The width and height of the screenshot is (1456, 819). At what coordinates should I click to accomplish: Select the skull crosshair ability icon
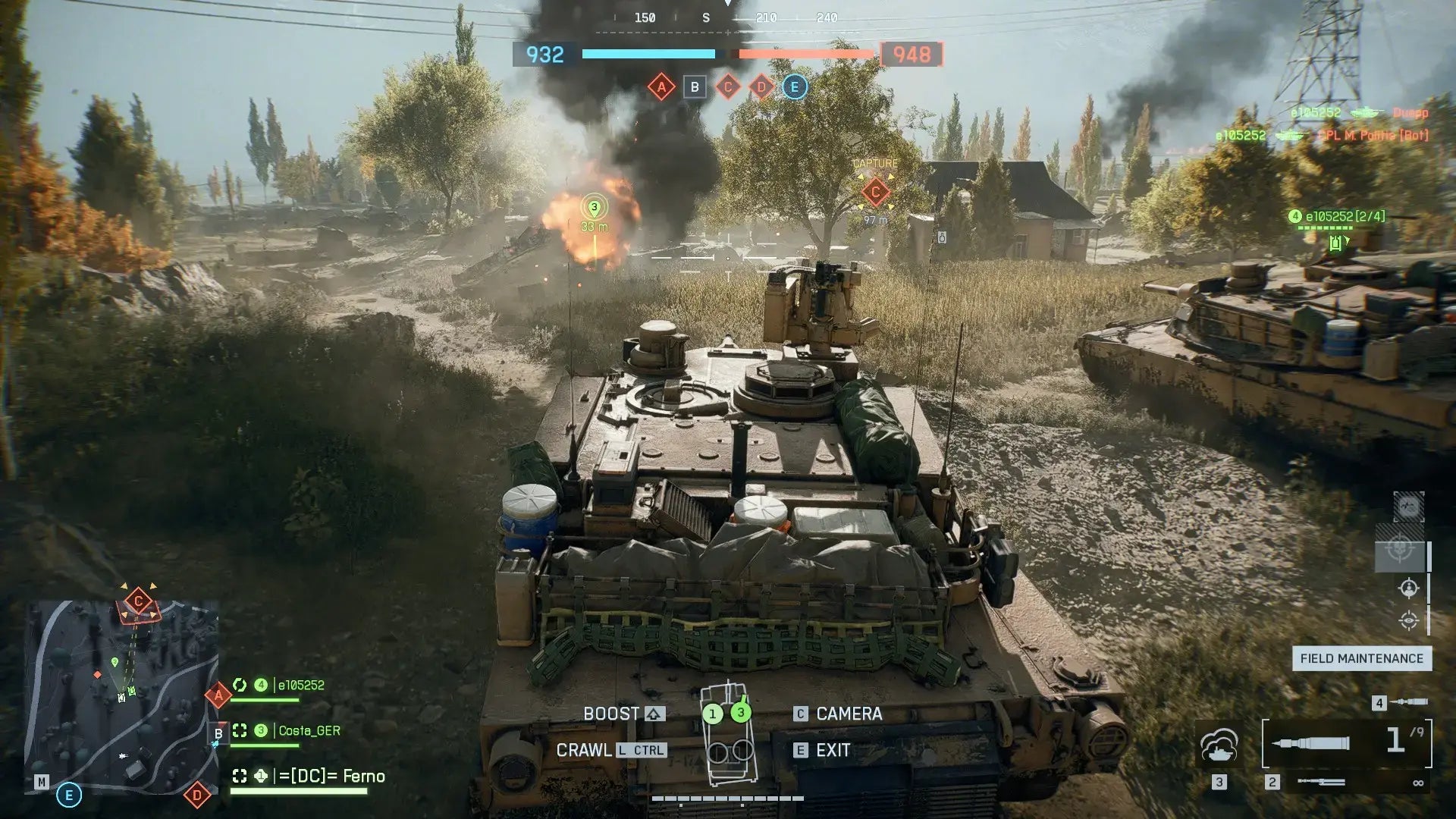click(x=1400, y=548)
